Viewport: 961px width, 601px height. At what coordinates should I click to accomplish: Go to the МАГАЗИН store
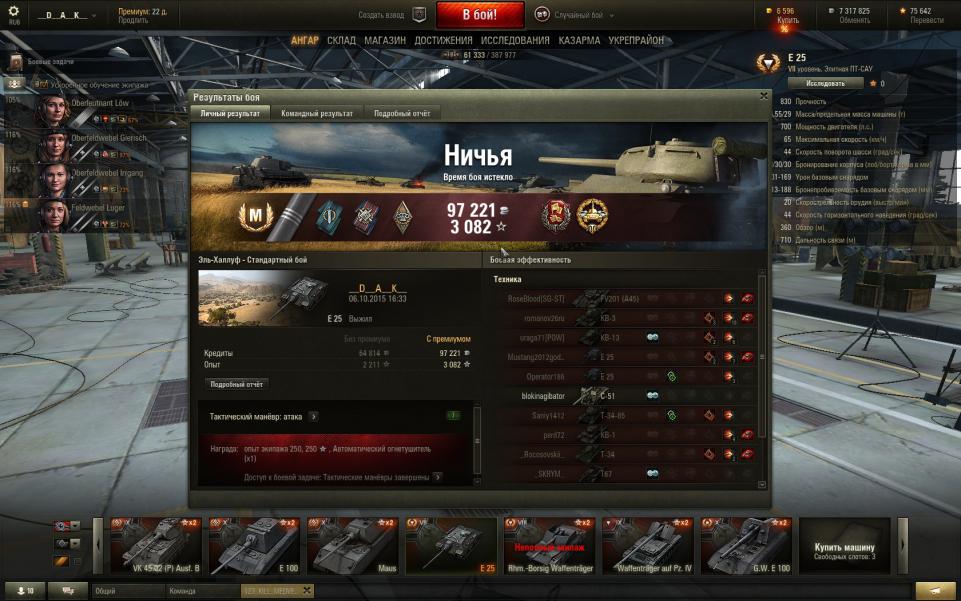[385, 40]
